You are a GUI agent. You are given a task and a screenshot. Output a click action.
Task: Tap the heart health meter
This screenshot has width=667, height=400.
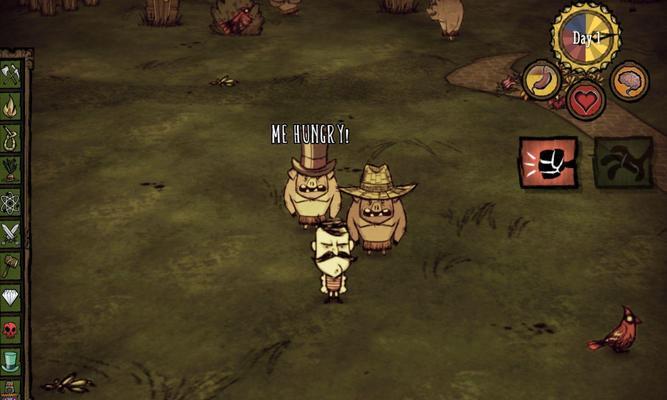586,99
